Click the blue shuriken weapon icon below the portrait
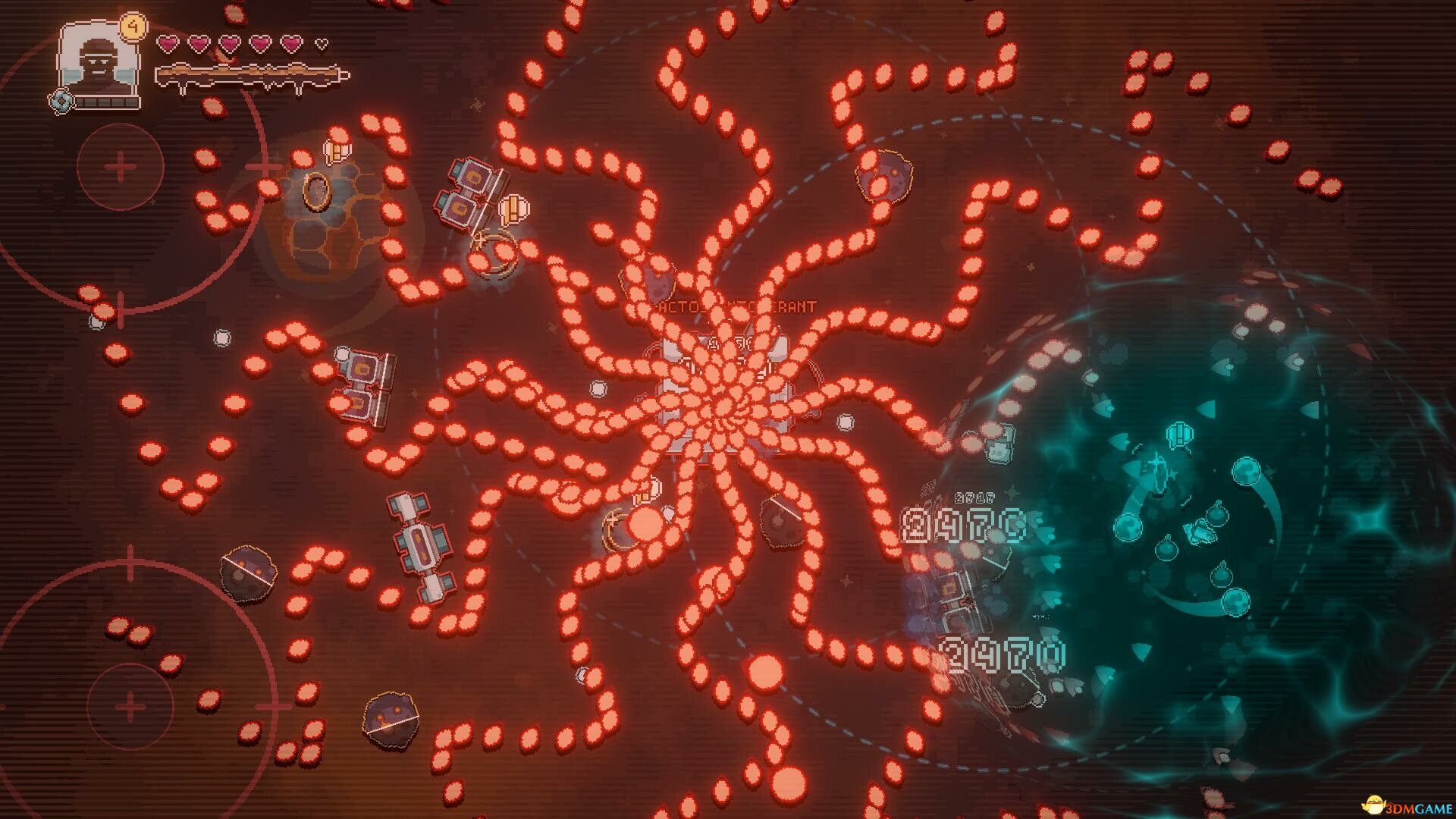The height and width of the screenshot is (819, 1456). tap(62, 101)
